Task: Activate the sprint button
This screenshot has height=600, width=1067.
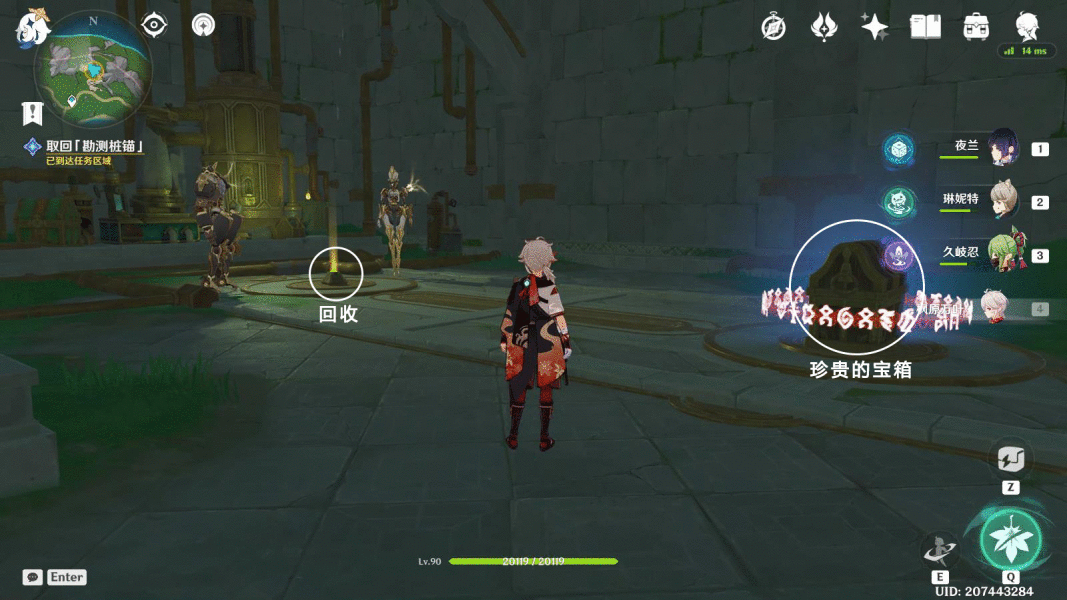Action: tap(1010, 460)
